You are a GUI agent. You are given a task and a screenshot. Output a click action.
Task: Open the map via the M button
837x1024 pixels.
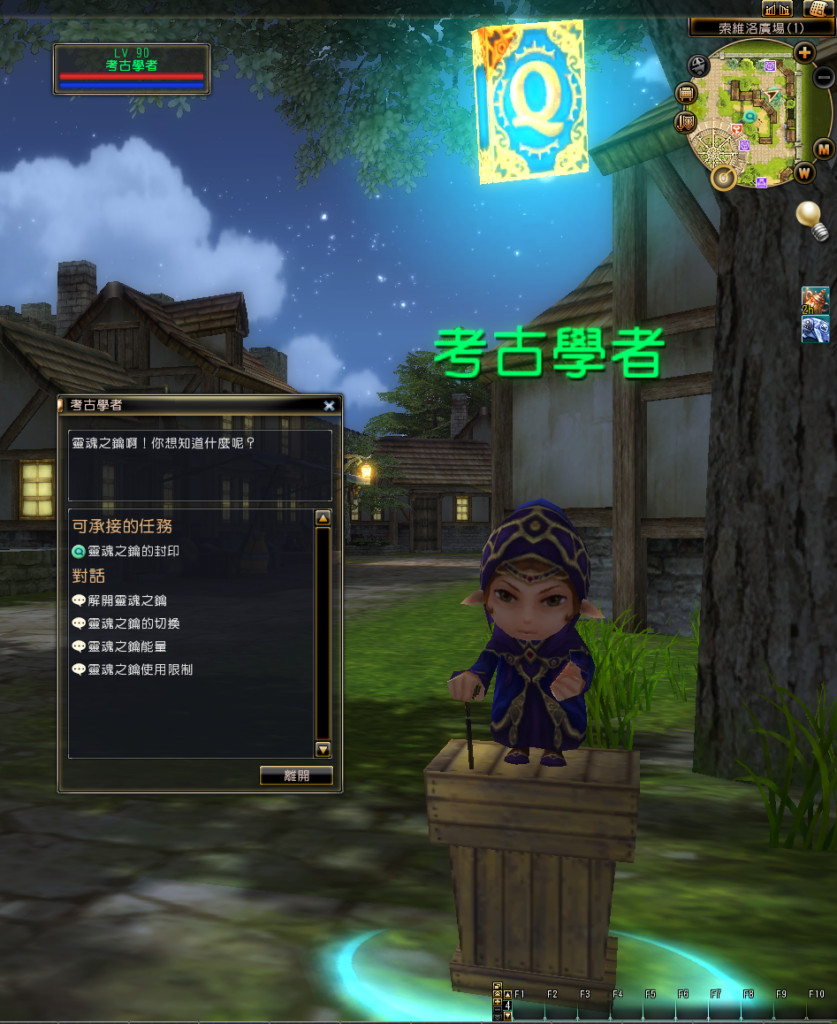[x=824, y=149]
